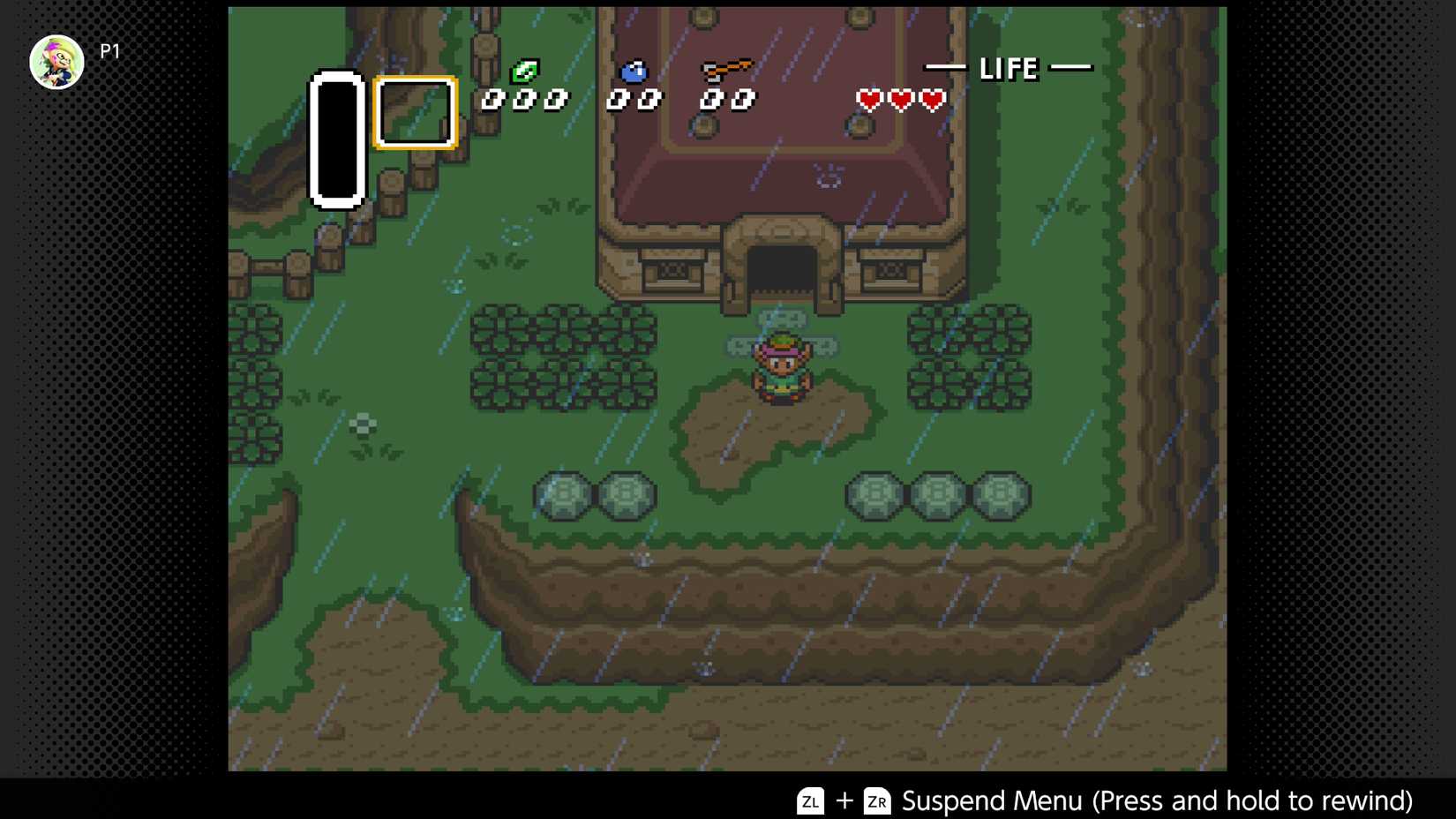Click the green rupee currency icon
The image size is (1456, 819).
(x=527, y=69)
